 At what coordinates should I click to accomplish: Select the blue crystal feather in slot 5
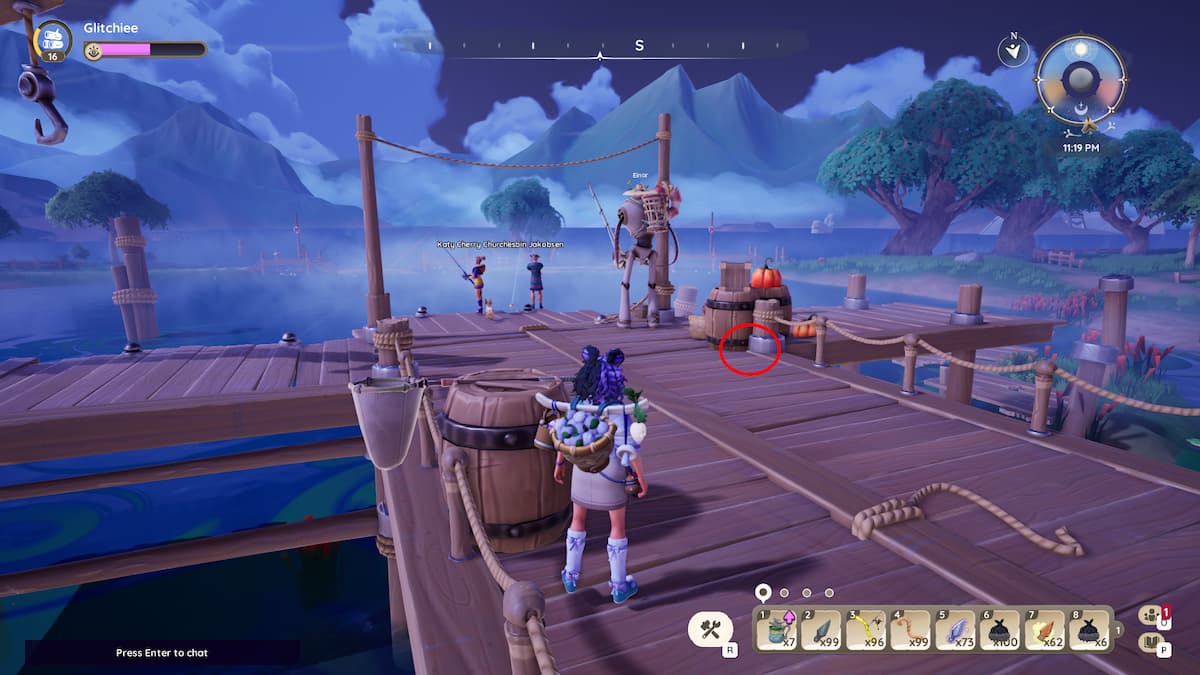(956, 630)
